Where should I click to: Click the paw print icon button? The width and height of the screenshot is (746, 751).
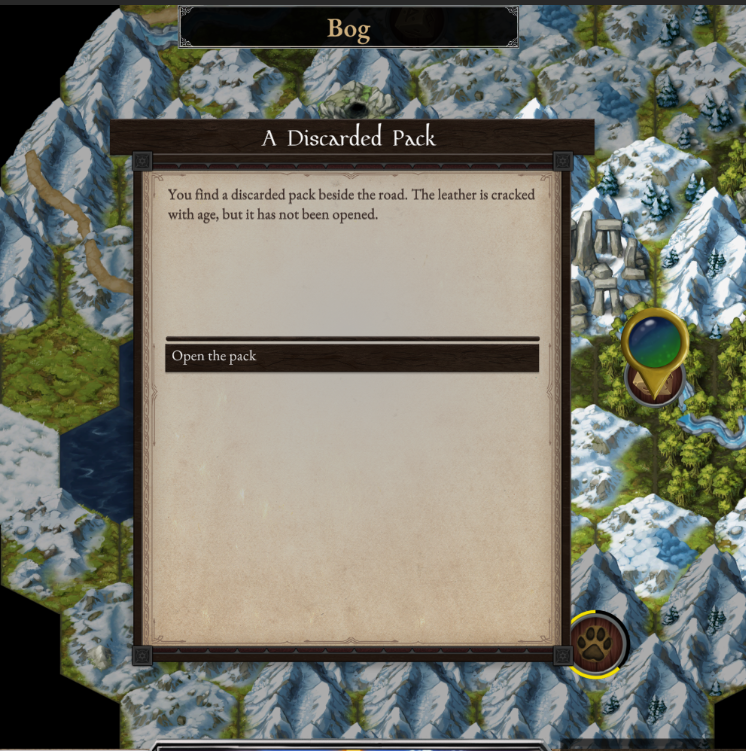click(597, 642)
